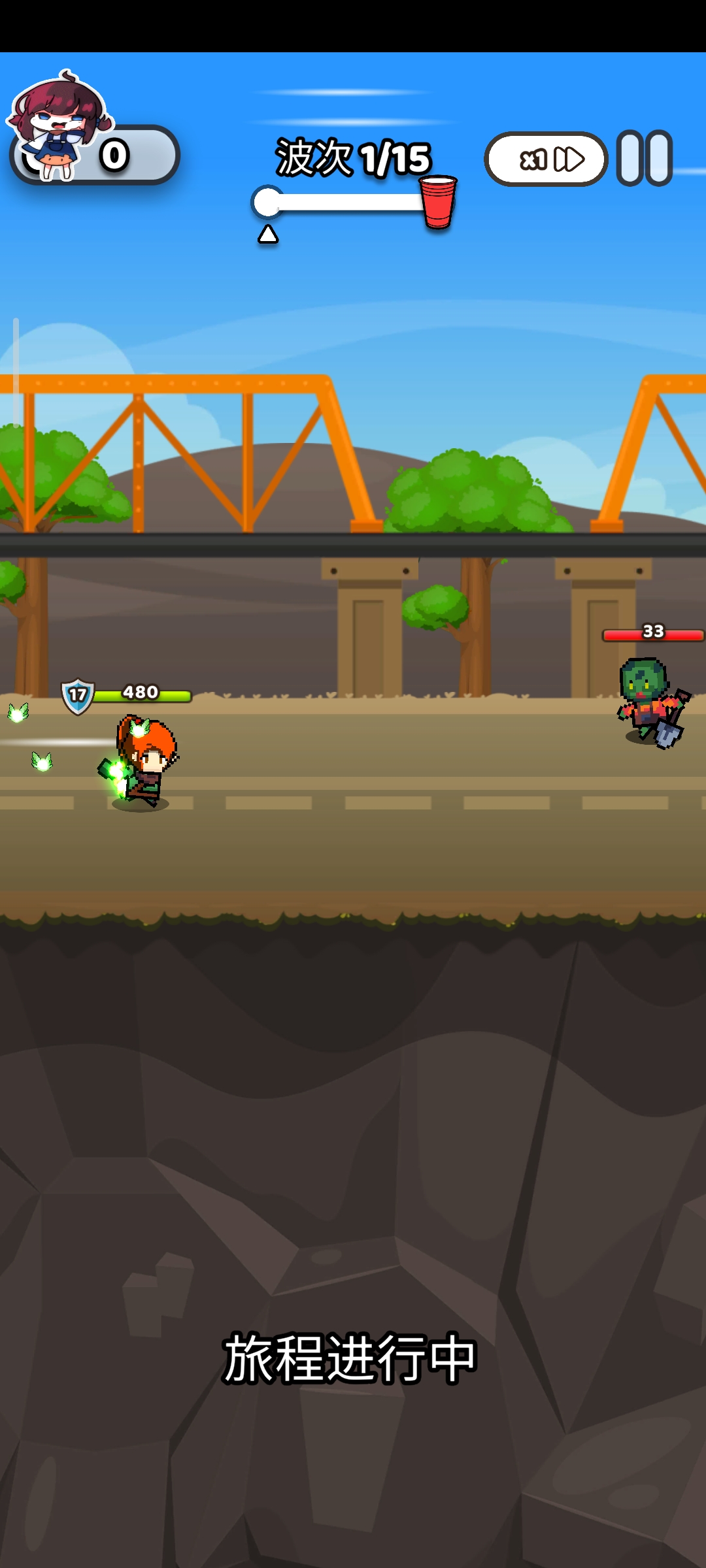706x1568 pixels.
Task: Toggle the x1 game speed button
Action: click(x=546, y=159)
